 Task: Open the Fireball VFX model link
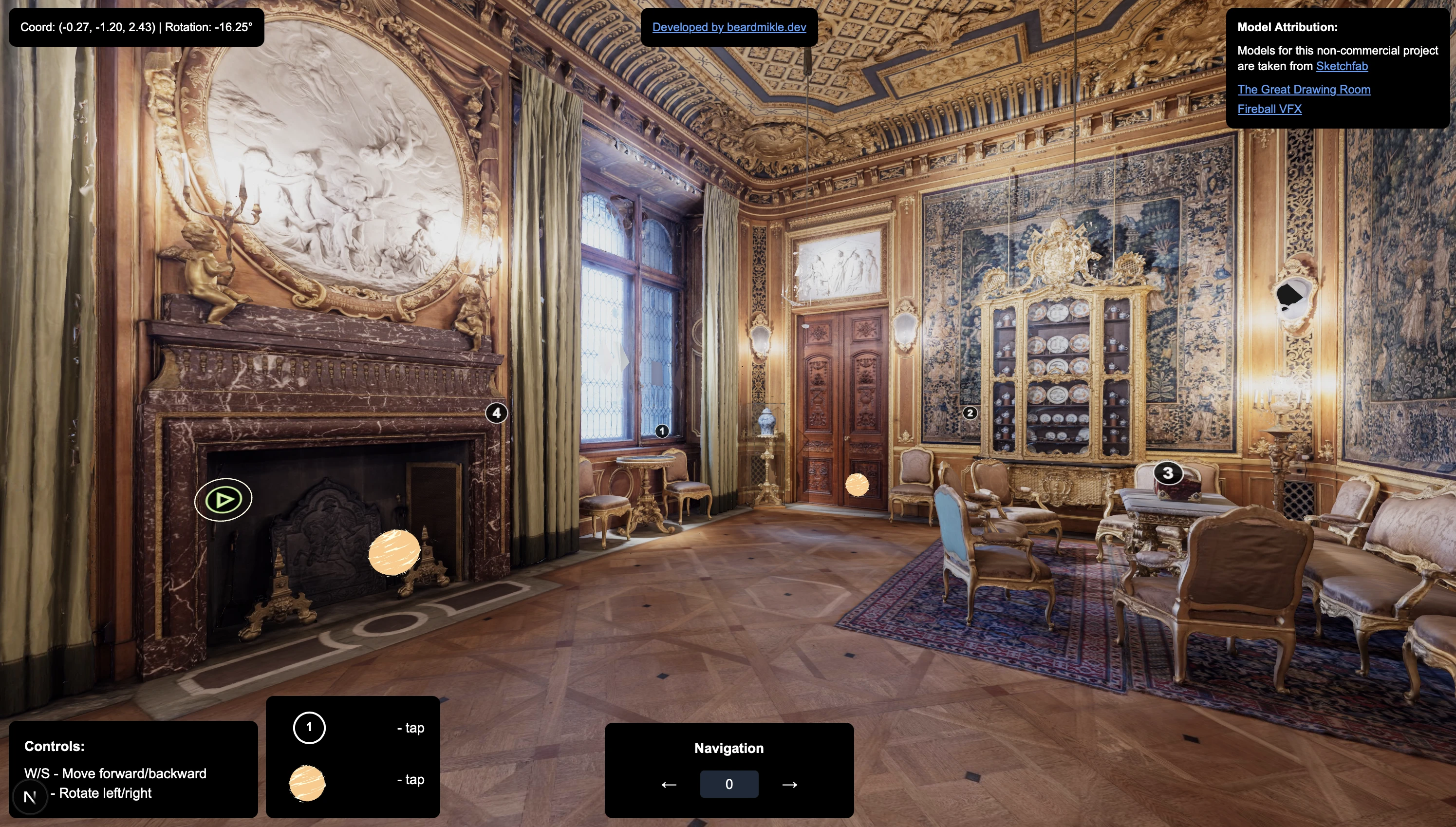pyautogui.click(x=1269, y=109)
